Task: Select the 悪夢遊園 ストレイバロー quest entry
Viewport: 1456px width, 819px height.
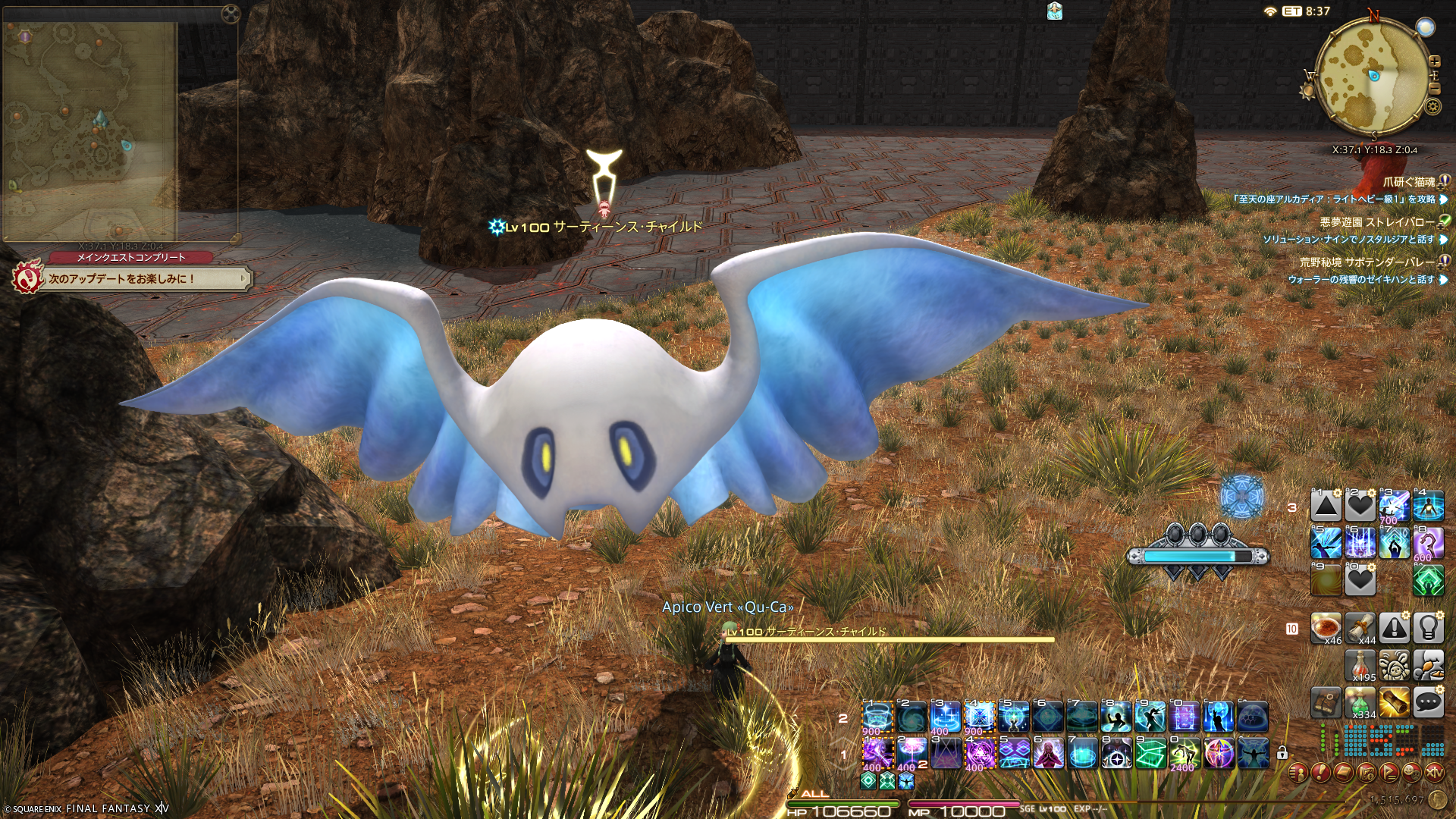Action: coord(1376,222)
